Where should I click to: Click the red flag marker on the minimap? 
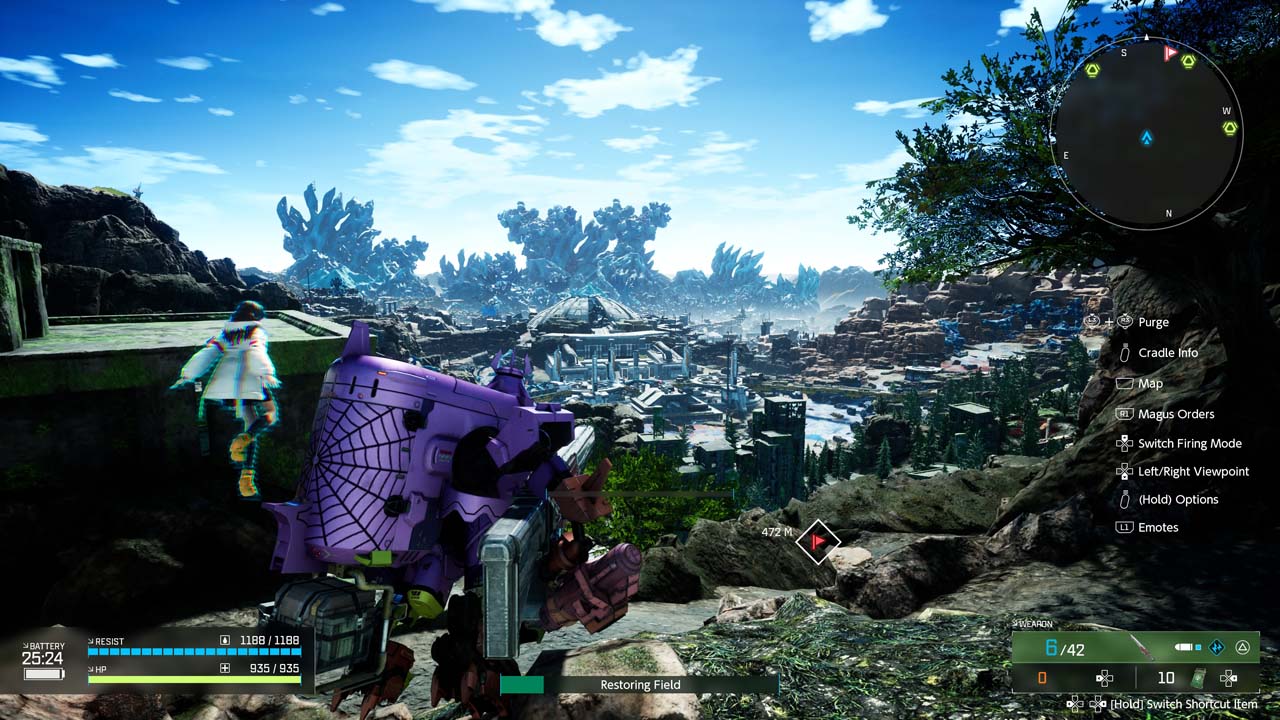(1170, 52)
